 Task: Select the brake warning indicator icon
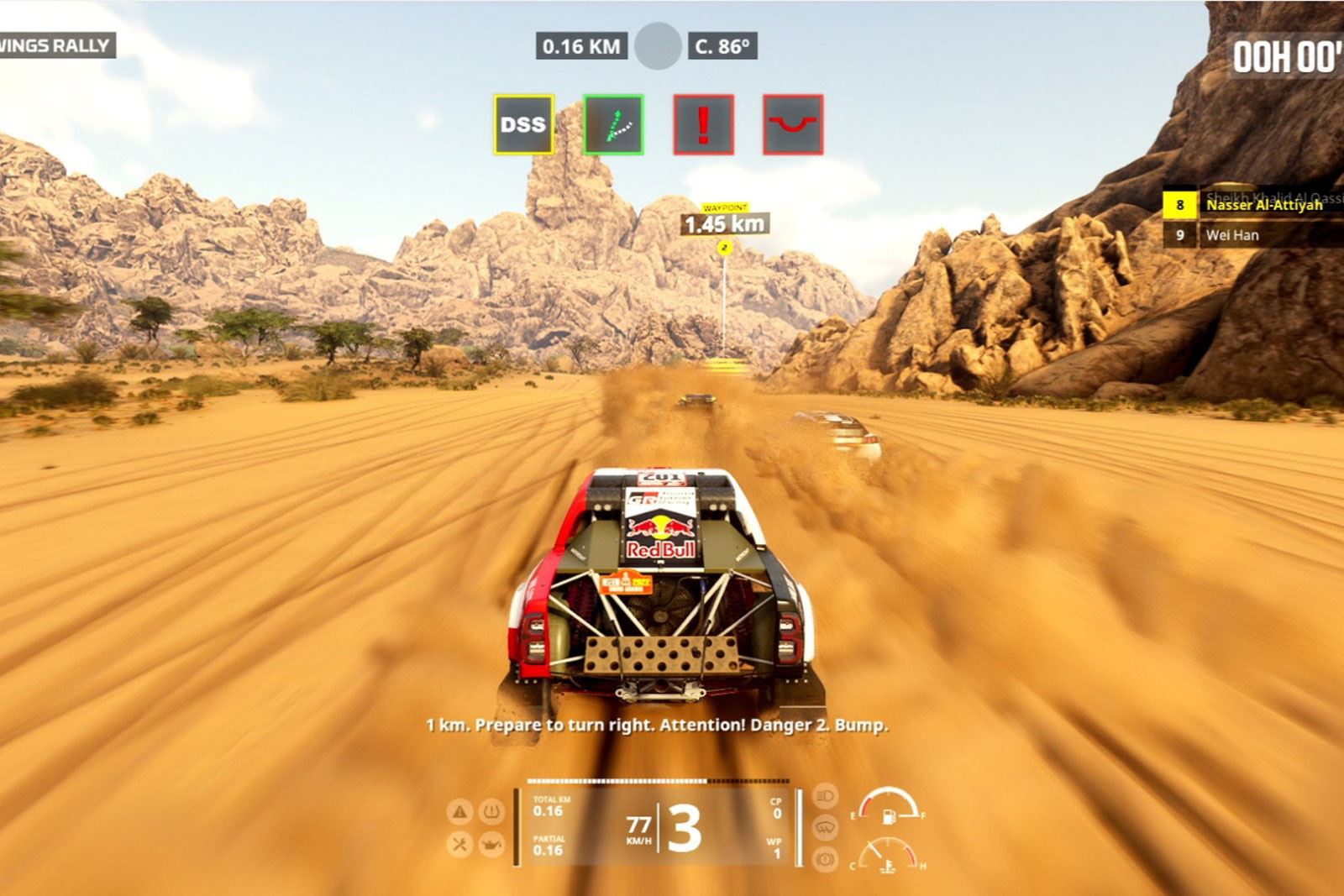click(x=825, y=859)
